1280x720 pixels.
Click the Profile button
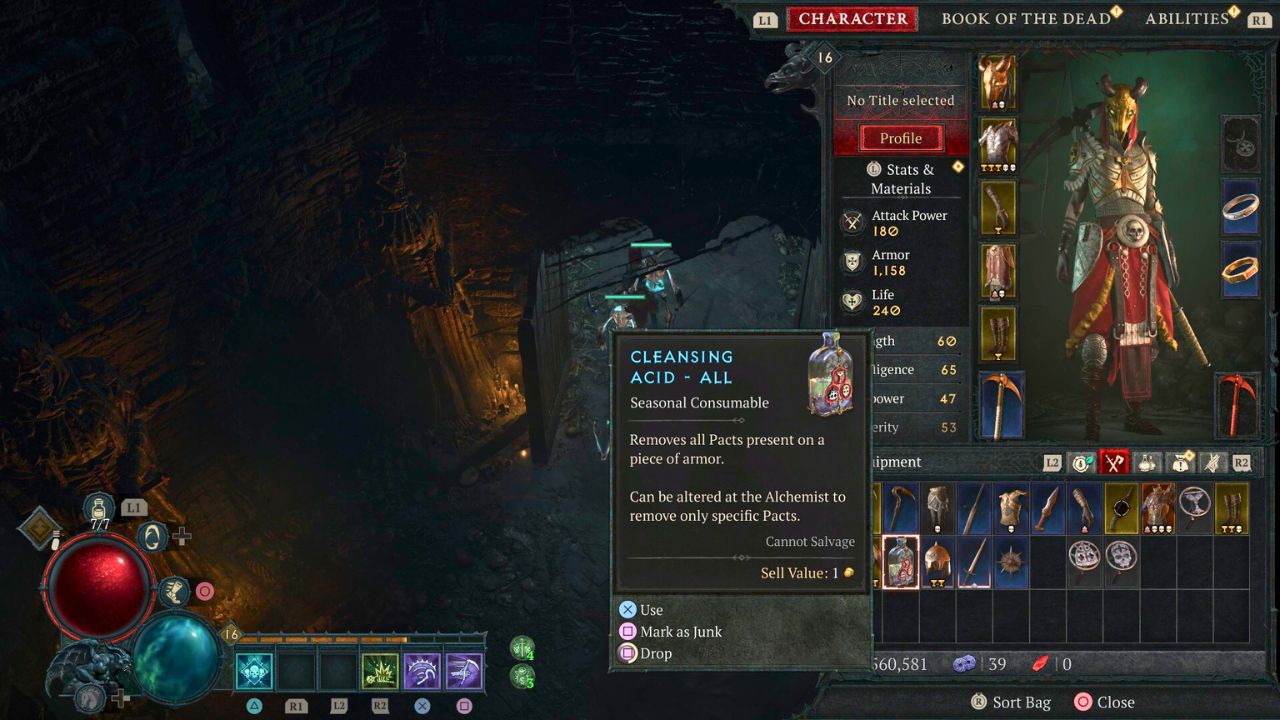[x=899, y=138]
